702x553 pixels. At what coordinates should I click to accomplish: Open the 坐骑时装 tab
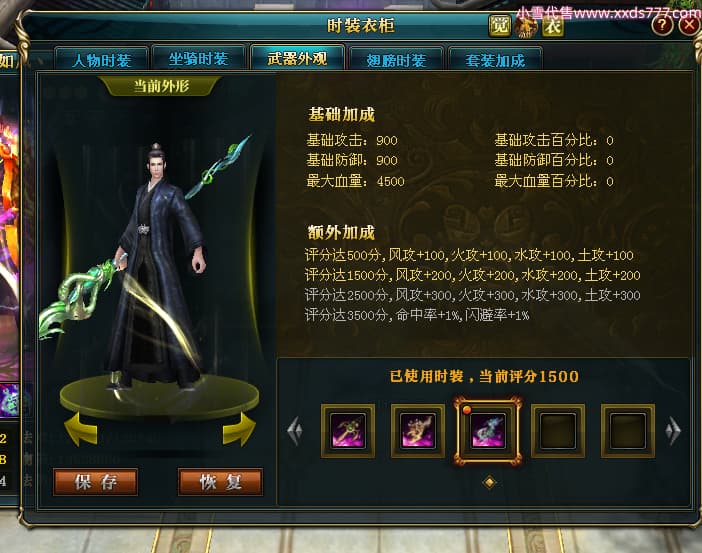199,60
